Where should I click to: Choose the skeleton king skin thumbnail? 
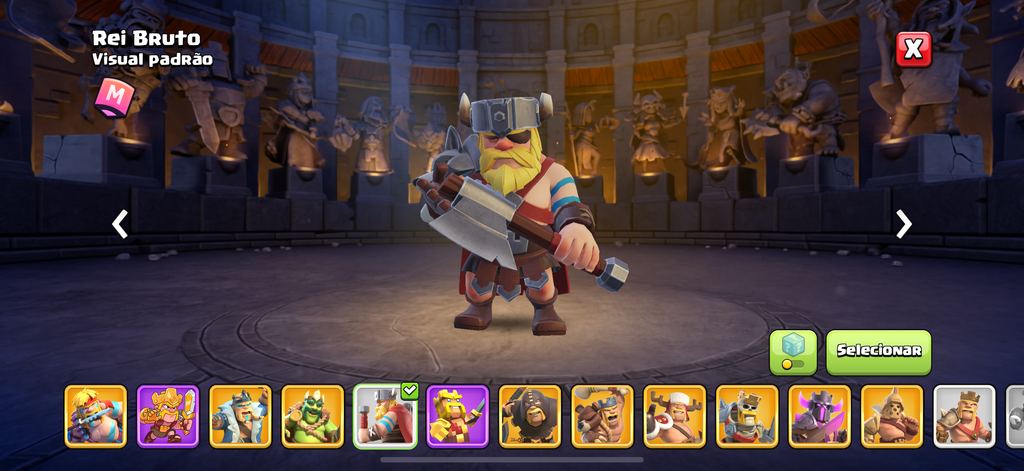click(747, 414)
